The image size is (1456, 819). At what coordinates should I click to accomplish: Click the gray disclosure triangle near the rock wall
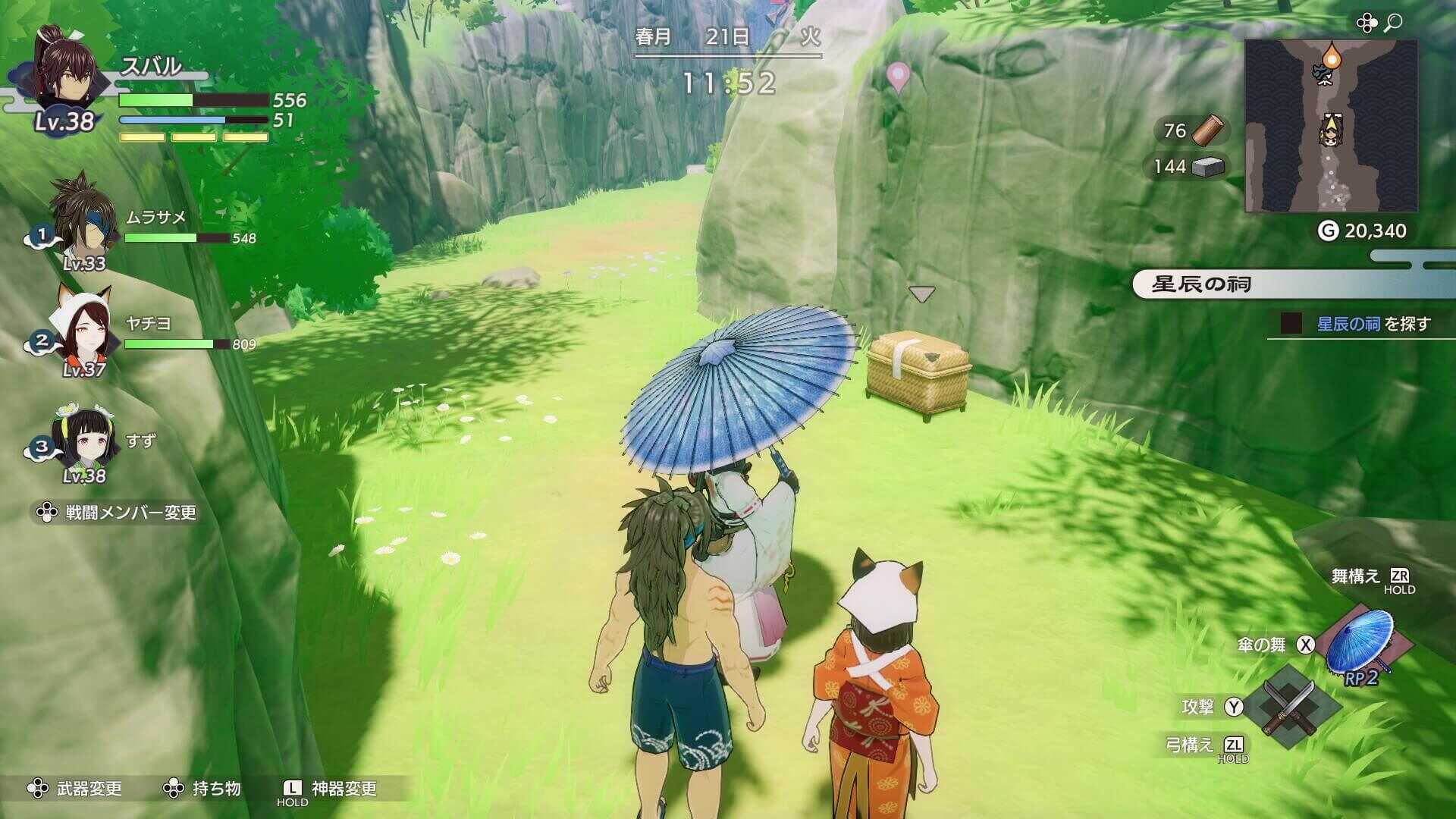click(921, 295)
